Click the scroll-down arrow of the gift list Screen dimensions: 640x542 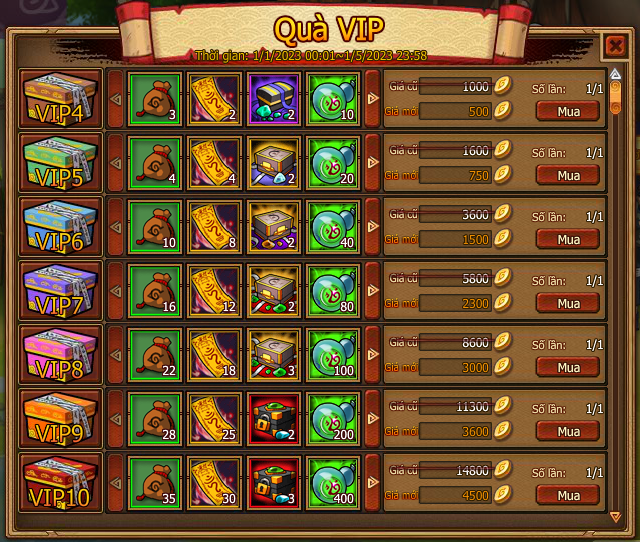point(615,516)
